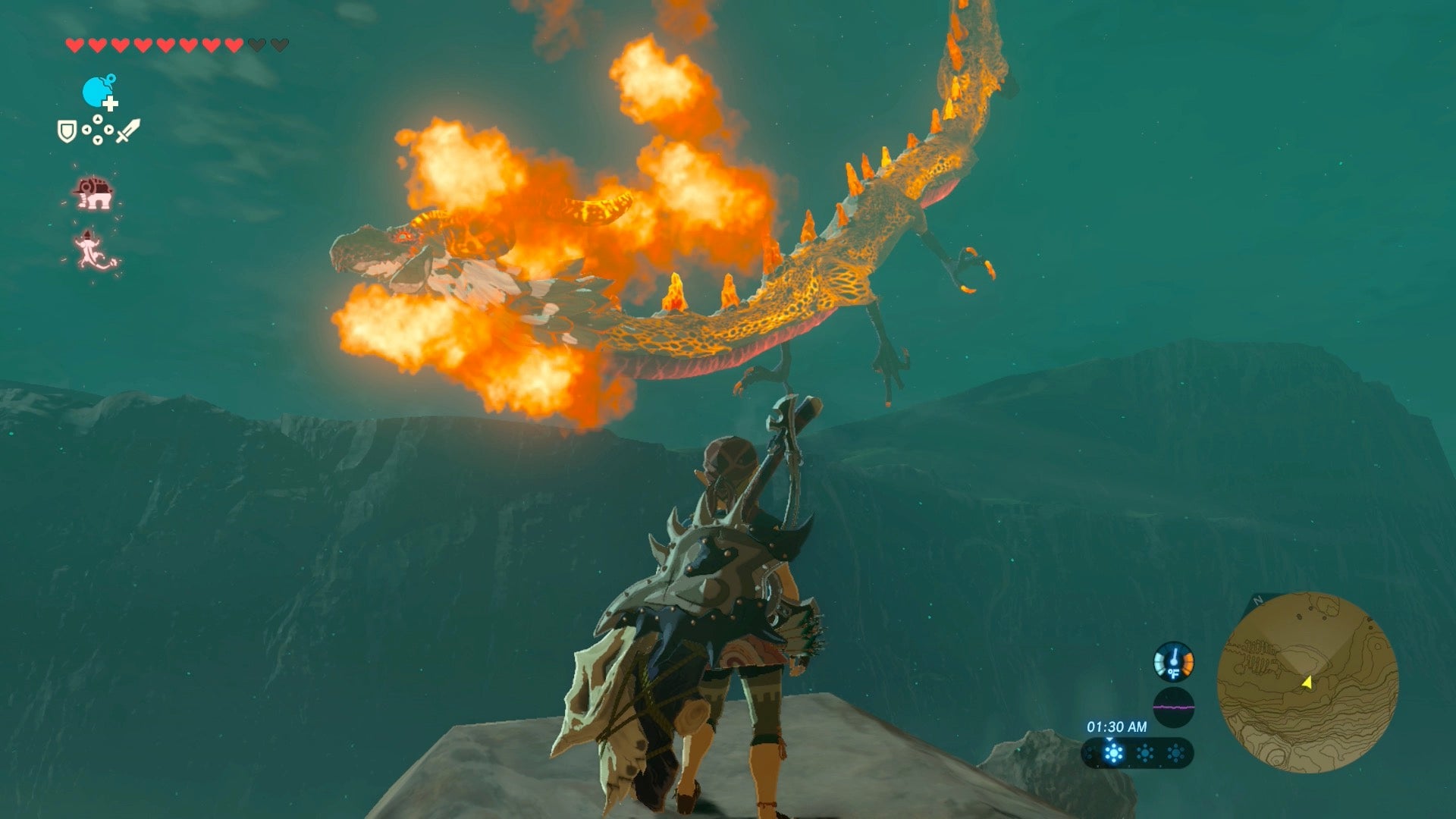Screen dimensions: 1456x819
Task: Select the blue Remote Bomb rune icon
Action: click(98, 93)
